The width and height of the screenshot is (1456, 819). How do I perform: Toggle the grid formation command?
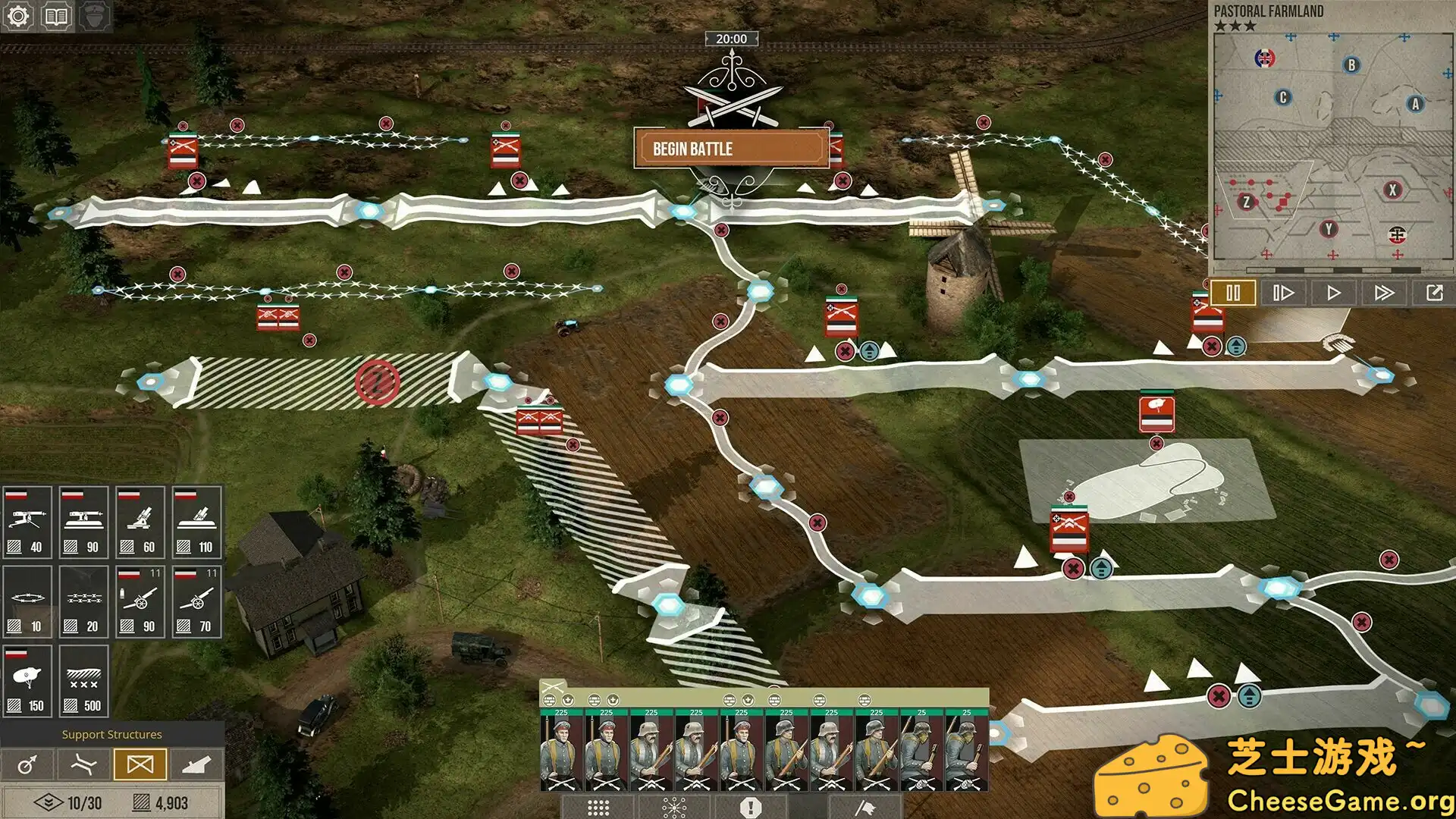599,808
